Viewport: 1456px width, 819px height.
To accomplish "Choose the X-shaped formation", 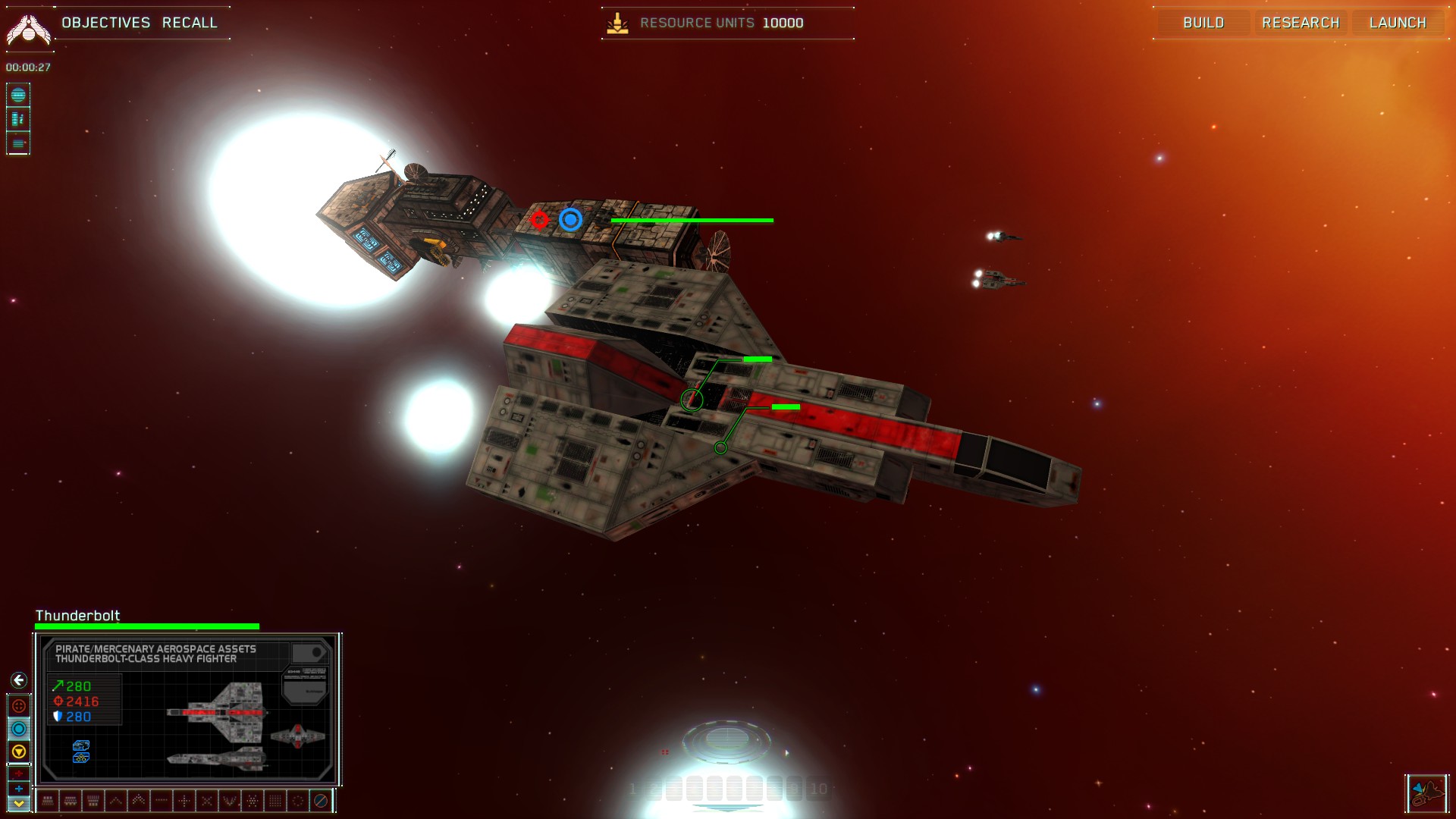I will (206, 800).
